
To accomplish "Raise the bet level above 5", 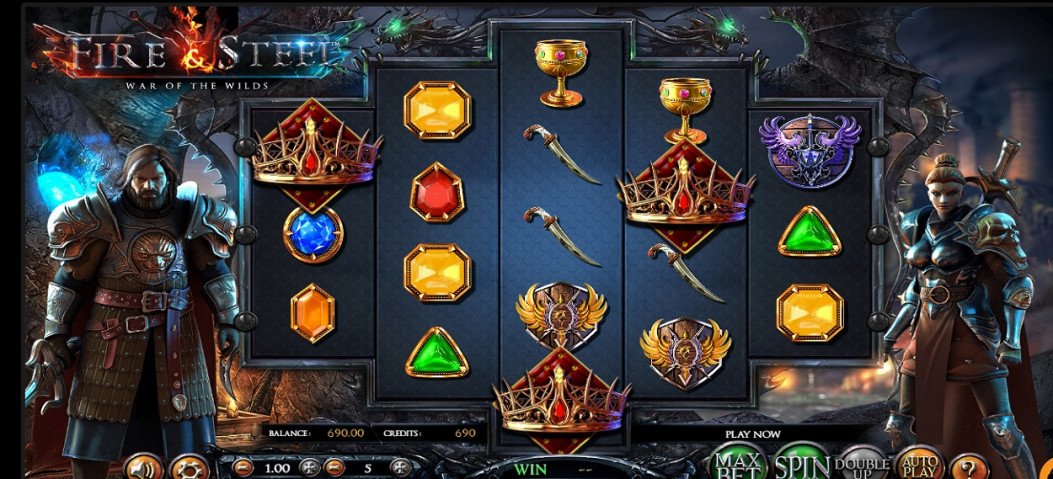I will [400, 467].
